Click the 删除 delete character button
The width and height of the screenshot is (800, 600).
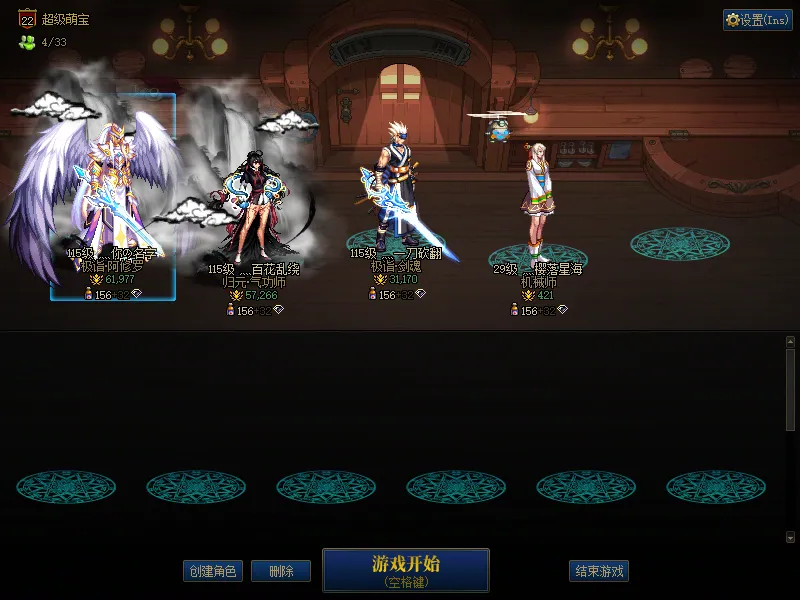[x=280, y=571]
